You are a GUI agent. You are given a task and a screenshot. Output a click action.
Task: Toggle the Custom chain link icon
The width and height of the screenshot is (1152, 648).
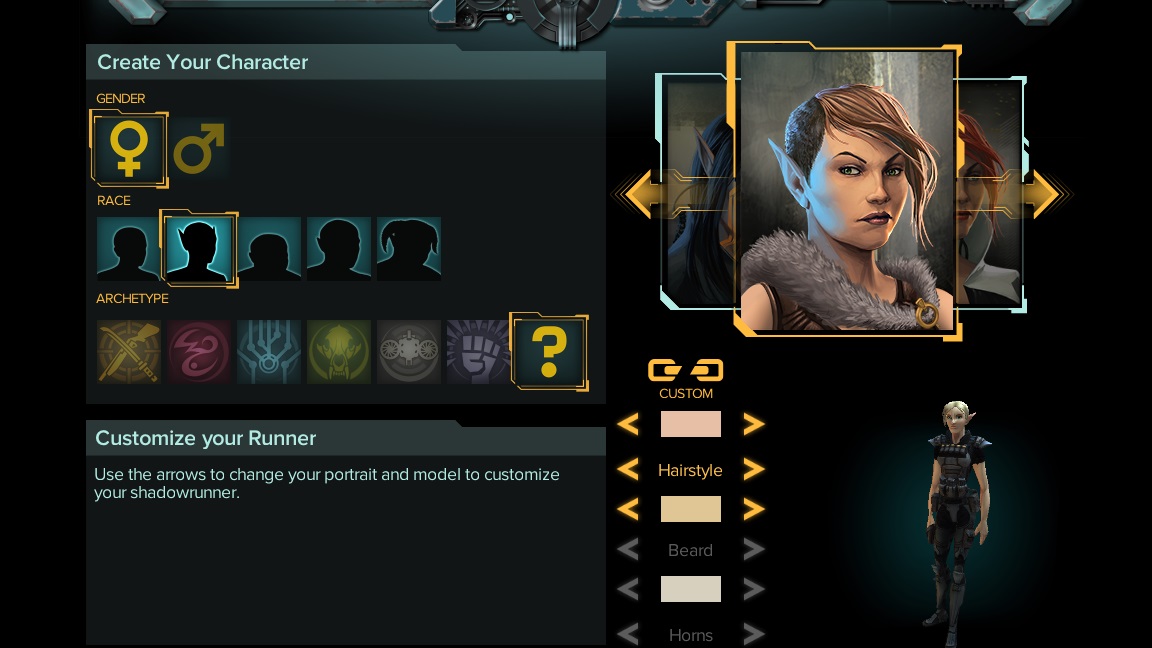pyautogui.click(x=685, y=371)
